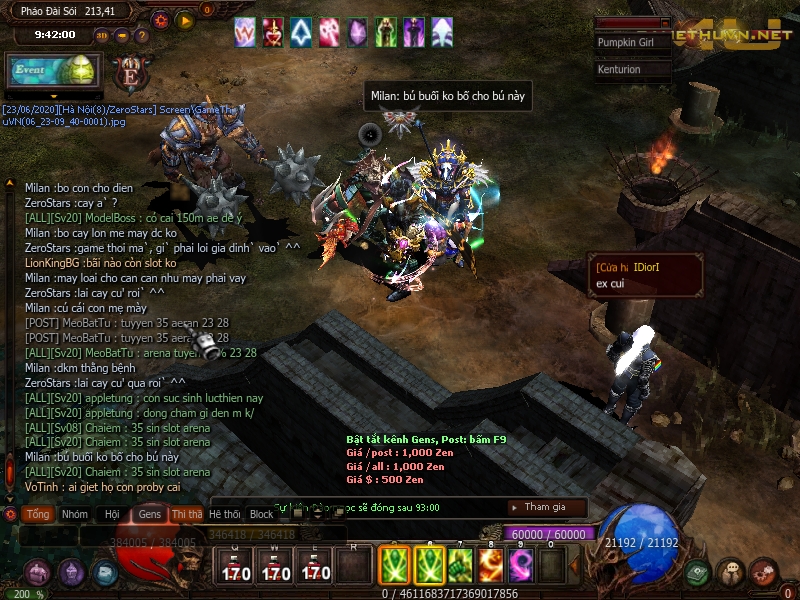Open the green book menu icon

pos(698,572)
